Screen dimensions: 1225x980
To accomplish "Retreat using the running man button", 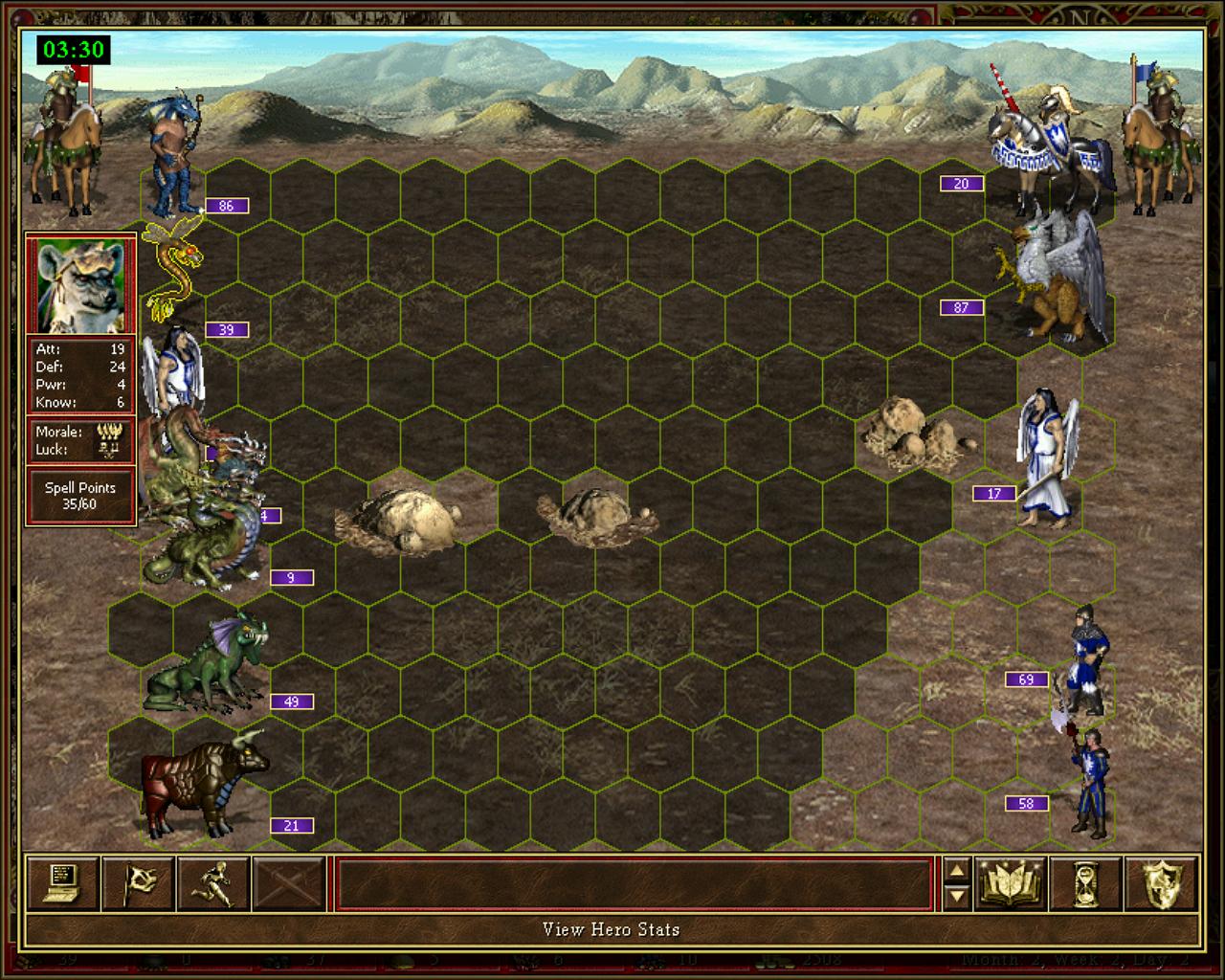I will click(x=213, y=882).
